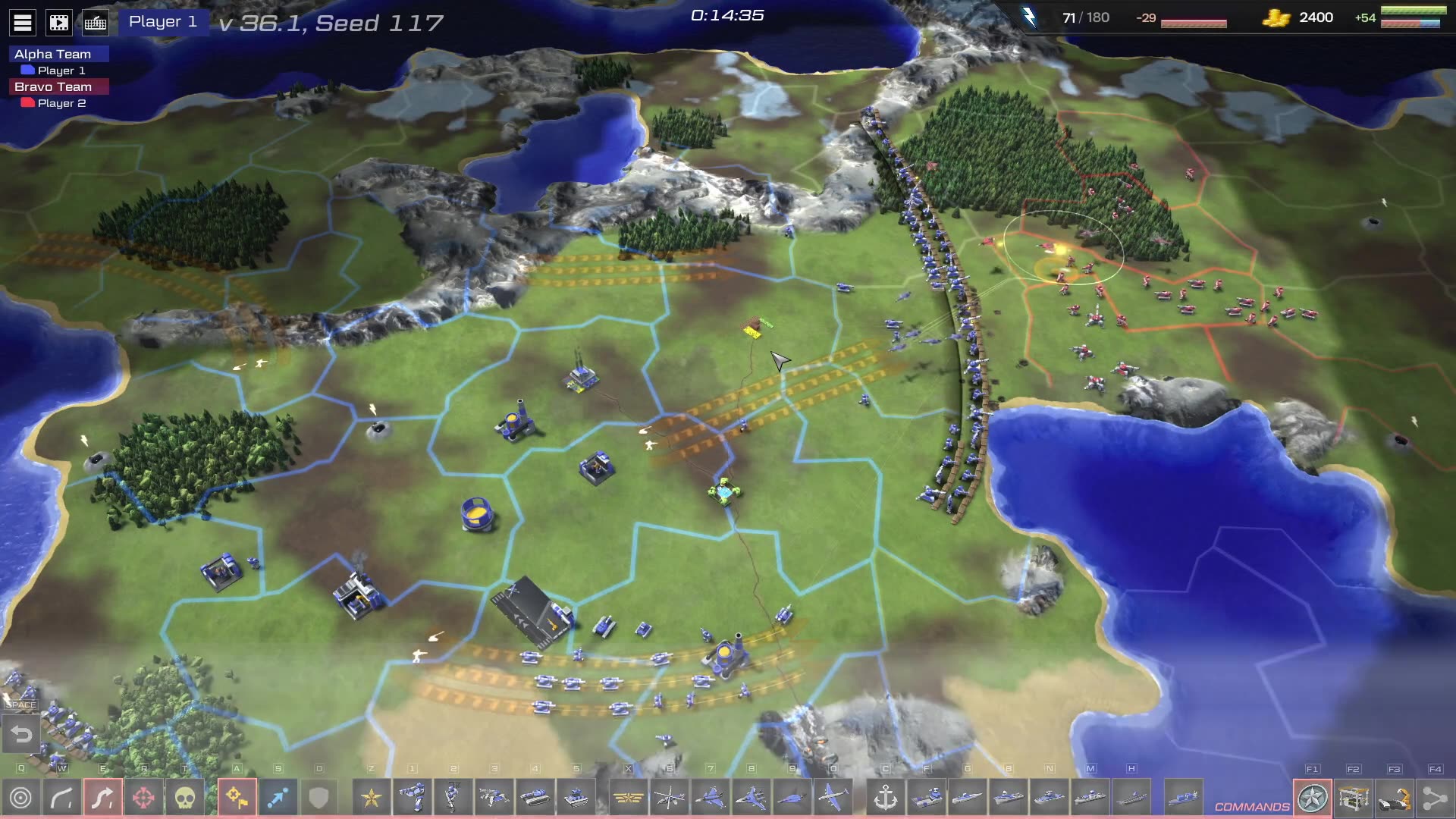Select the helicopter unit icon
1456x819 pixels.
[x=670, y=798]
